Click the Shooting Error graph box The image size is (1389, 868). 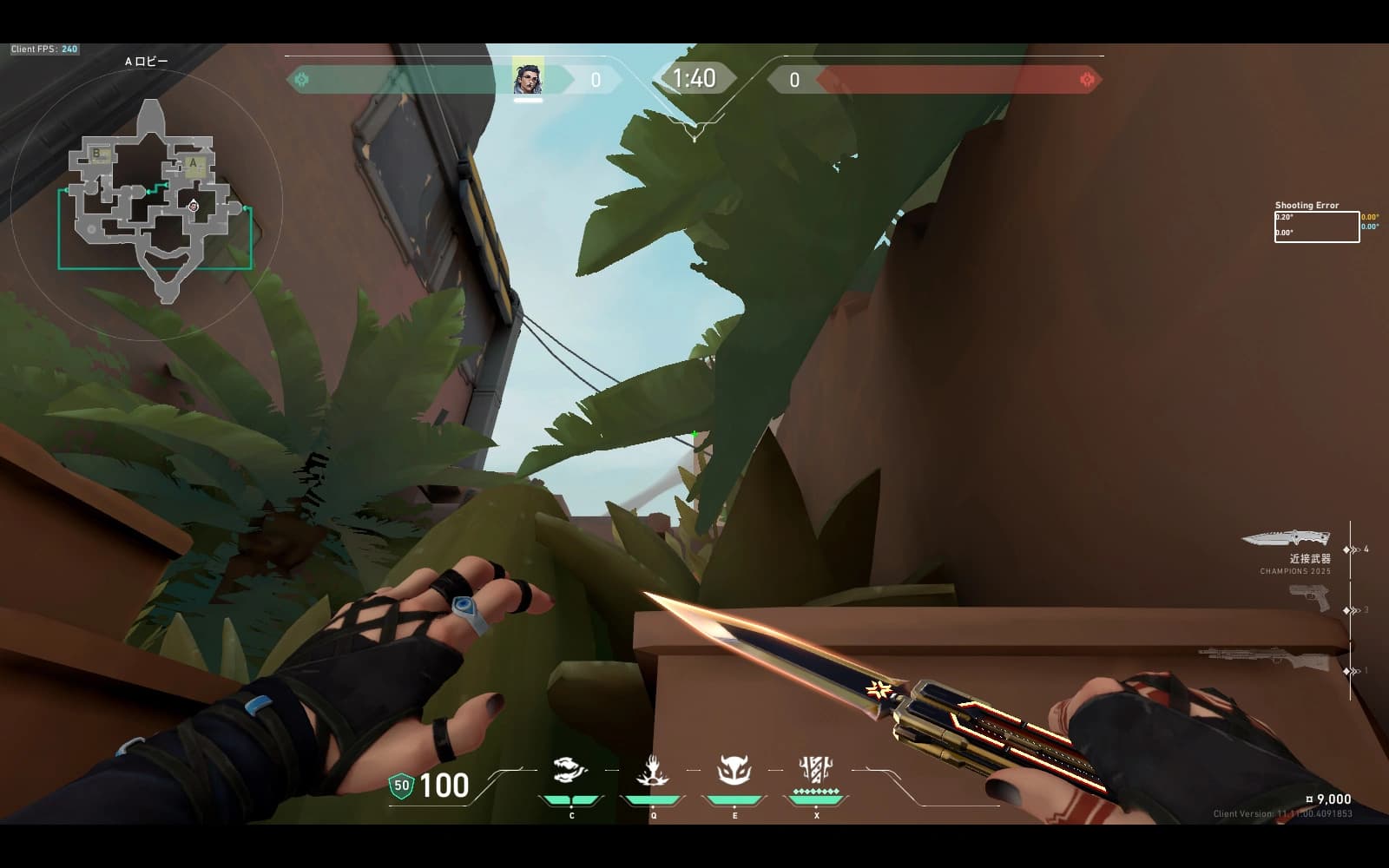pos(1316,227)
